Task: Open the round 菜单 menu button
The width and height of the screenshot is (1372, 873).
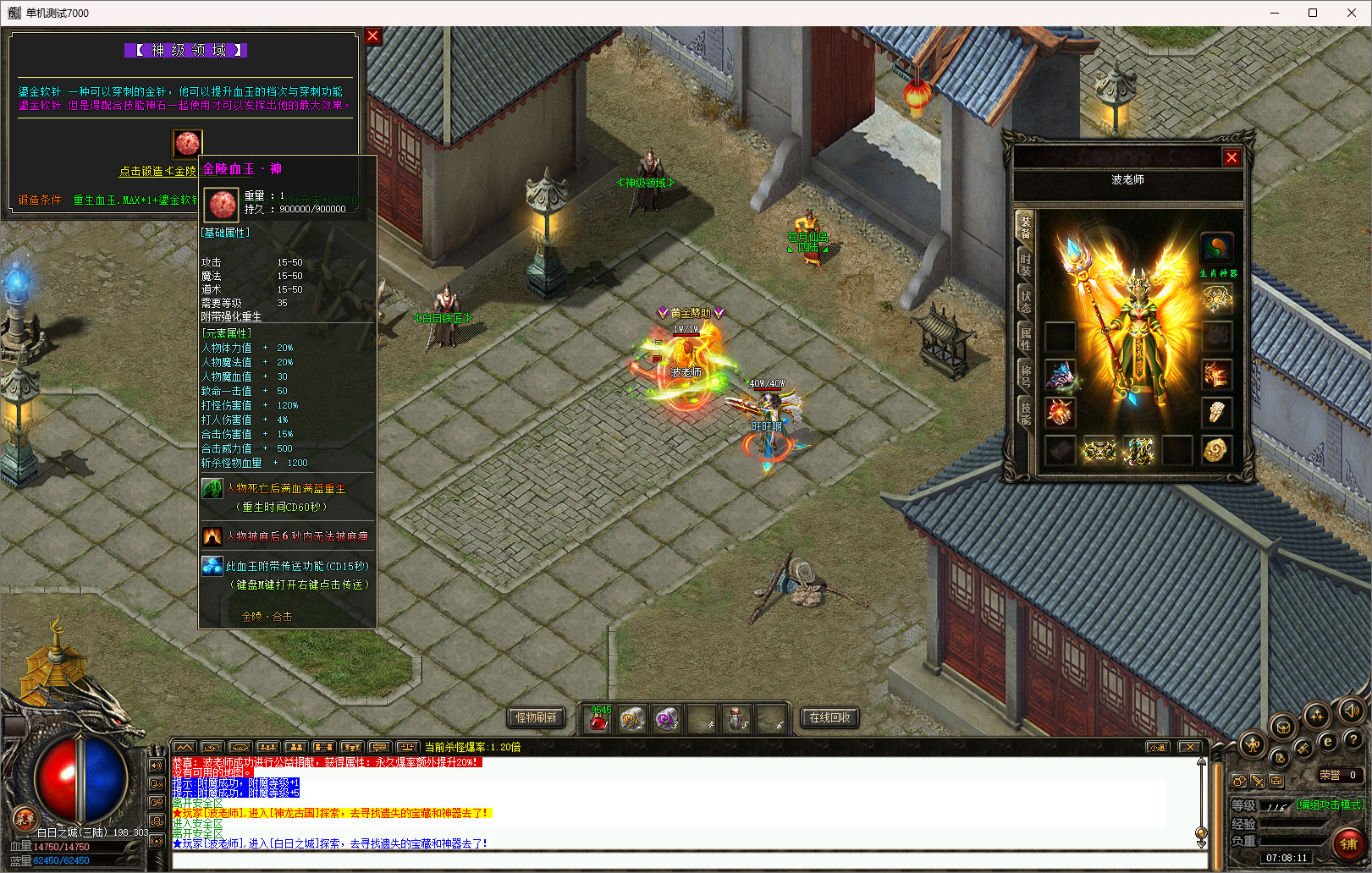Action: tap(25, 818)
